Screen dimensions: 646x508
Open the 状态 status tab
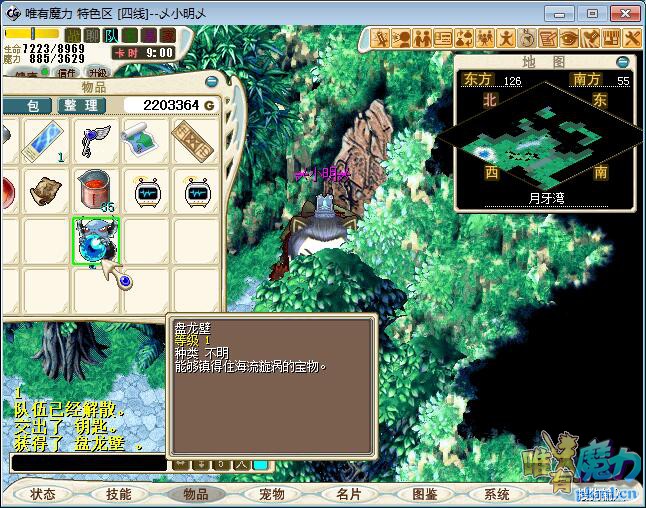click(x=43, y=494)
